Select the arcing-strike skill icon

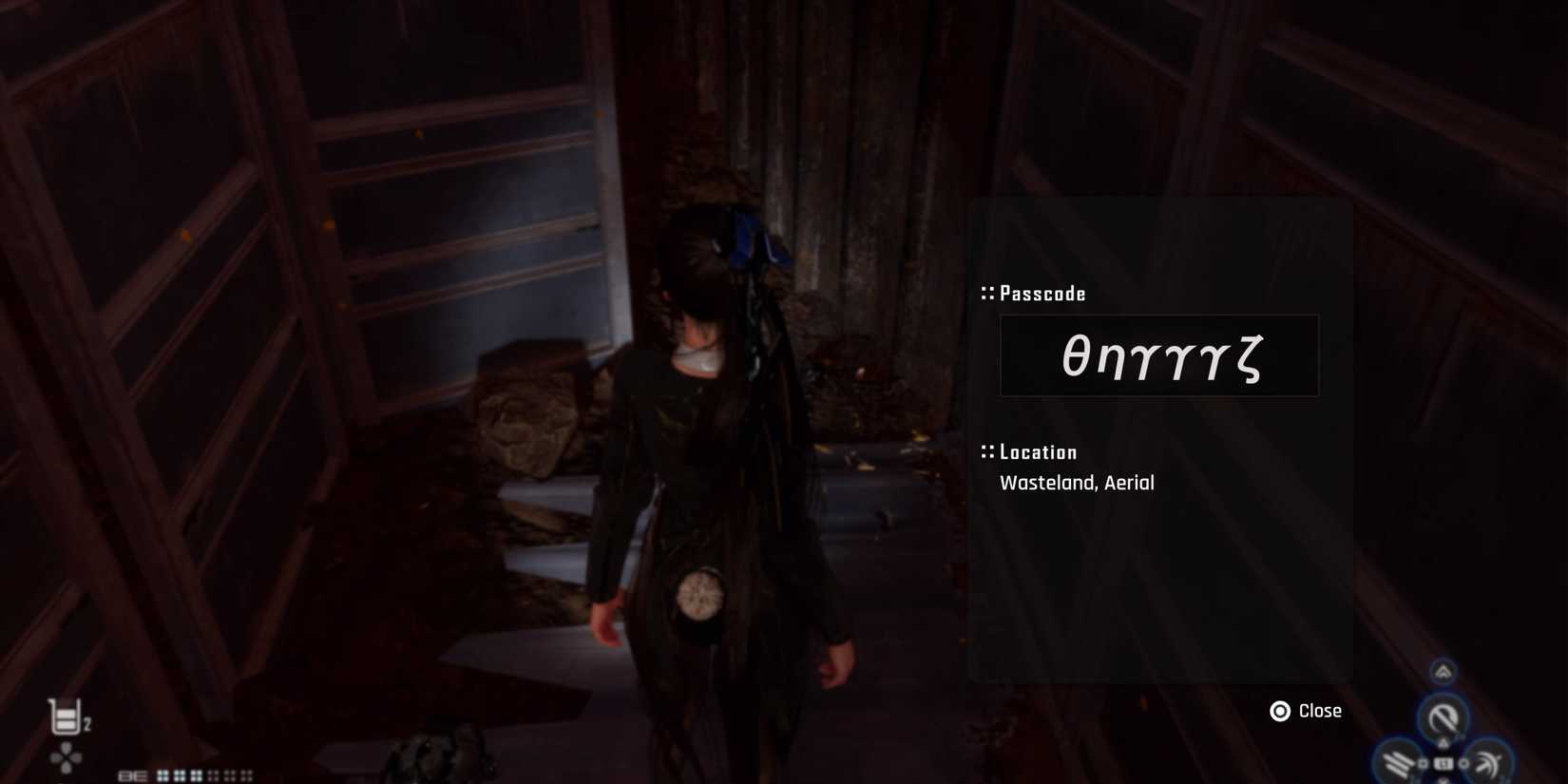[1489, 763]
